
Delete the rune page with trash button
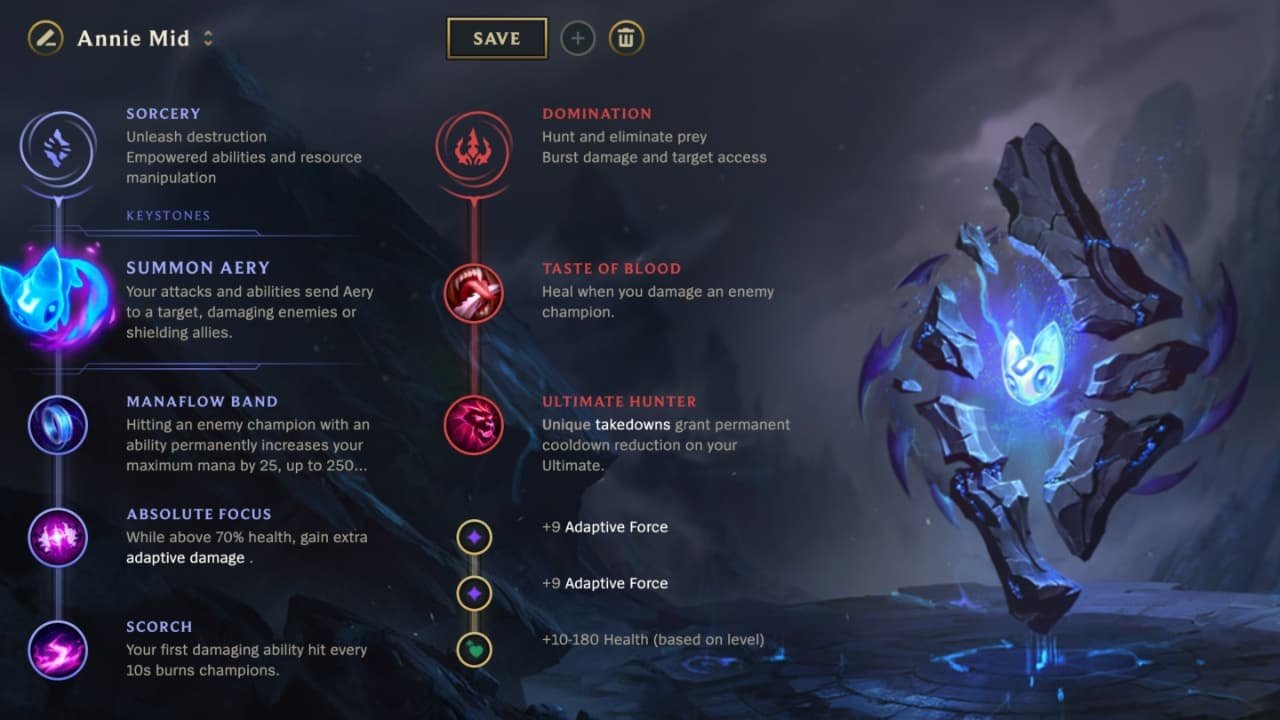(626, 38)
